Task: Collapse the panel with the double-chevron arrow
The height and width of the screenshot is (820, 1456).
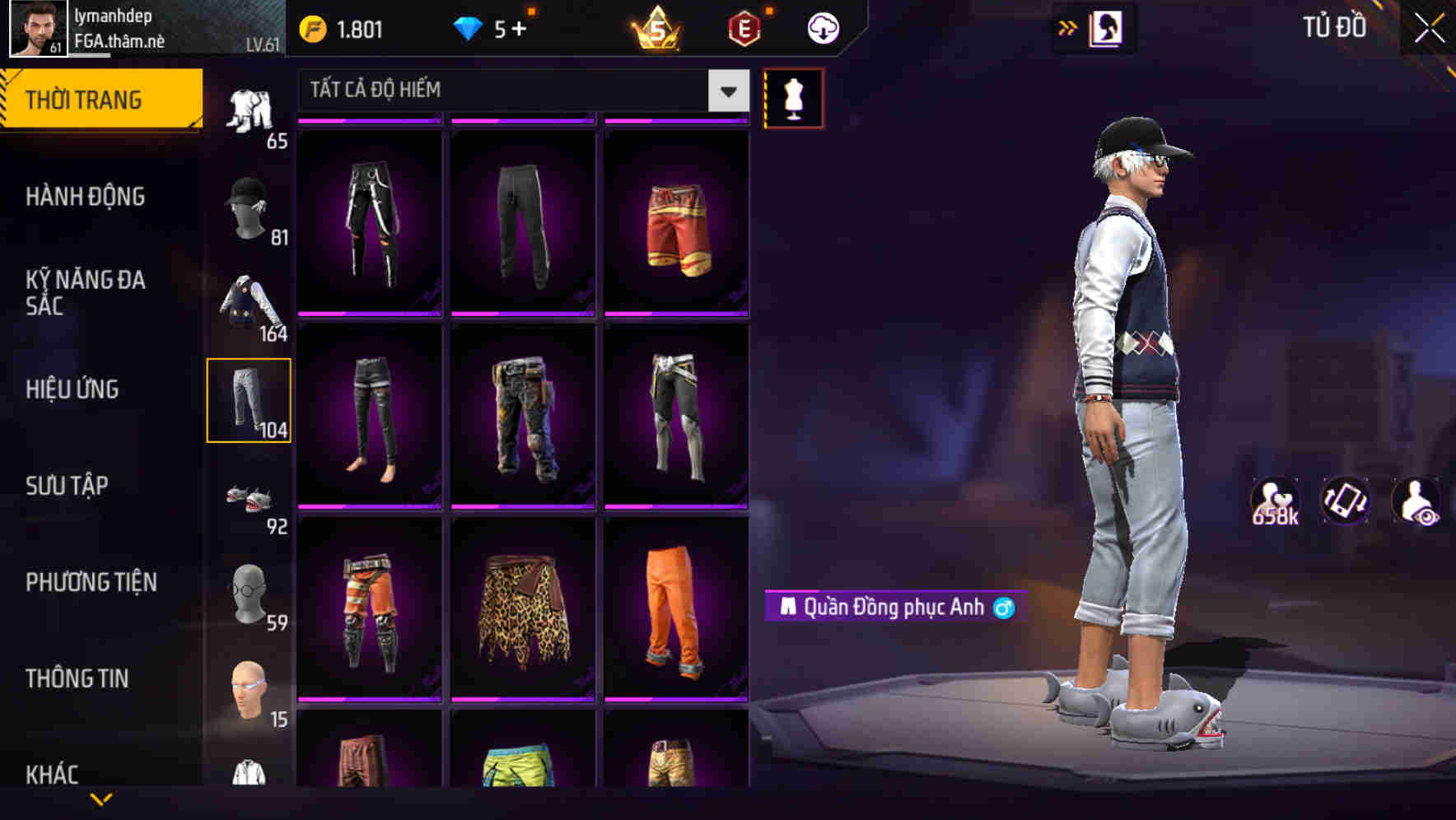Action: pyautogui.click(x=1067, y=26)
